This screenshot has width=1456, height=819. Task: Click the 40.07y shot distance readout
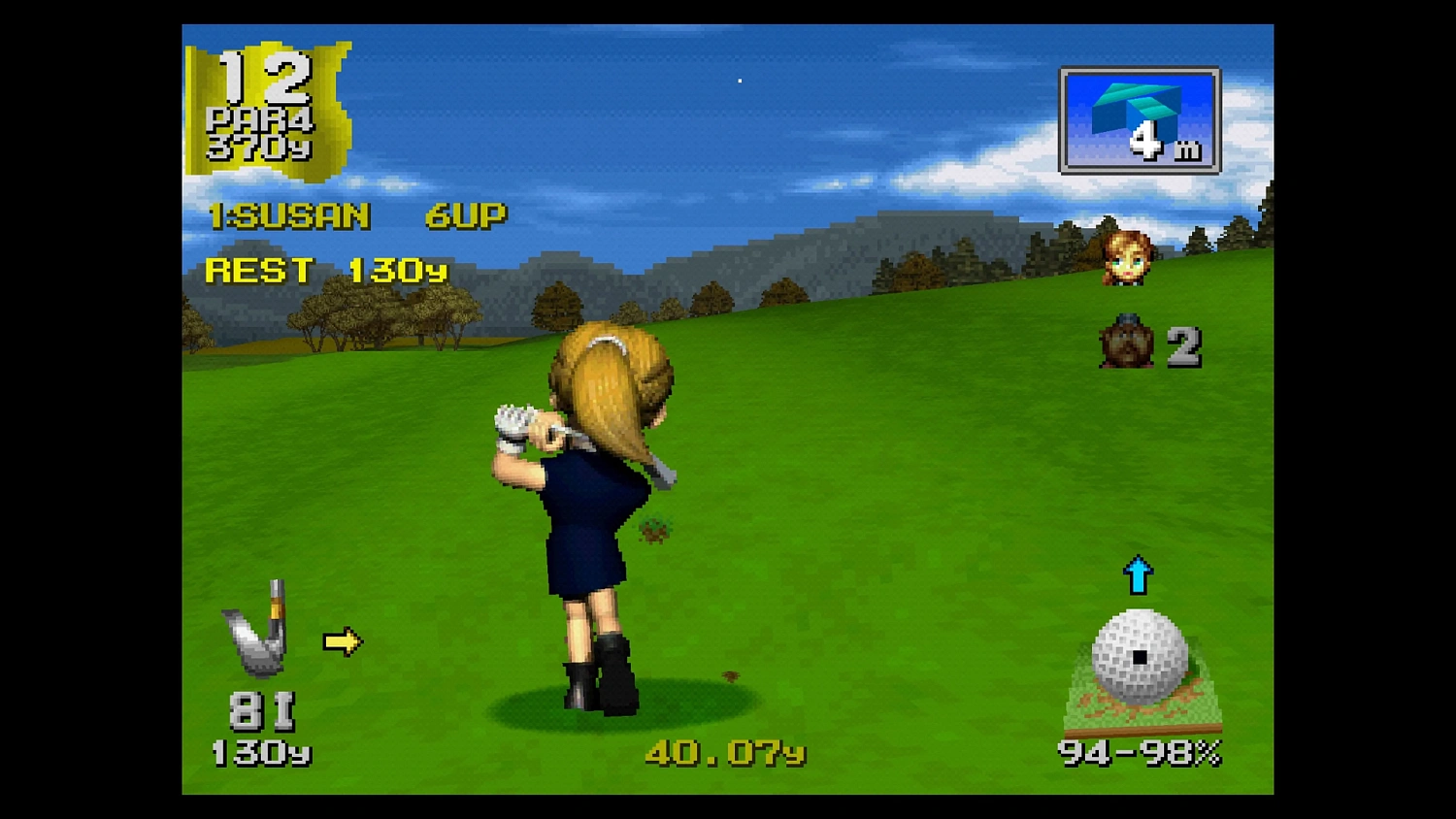724,752
